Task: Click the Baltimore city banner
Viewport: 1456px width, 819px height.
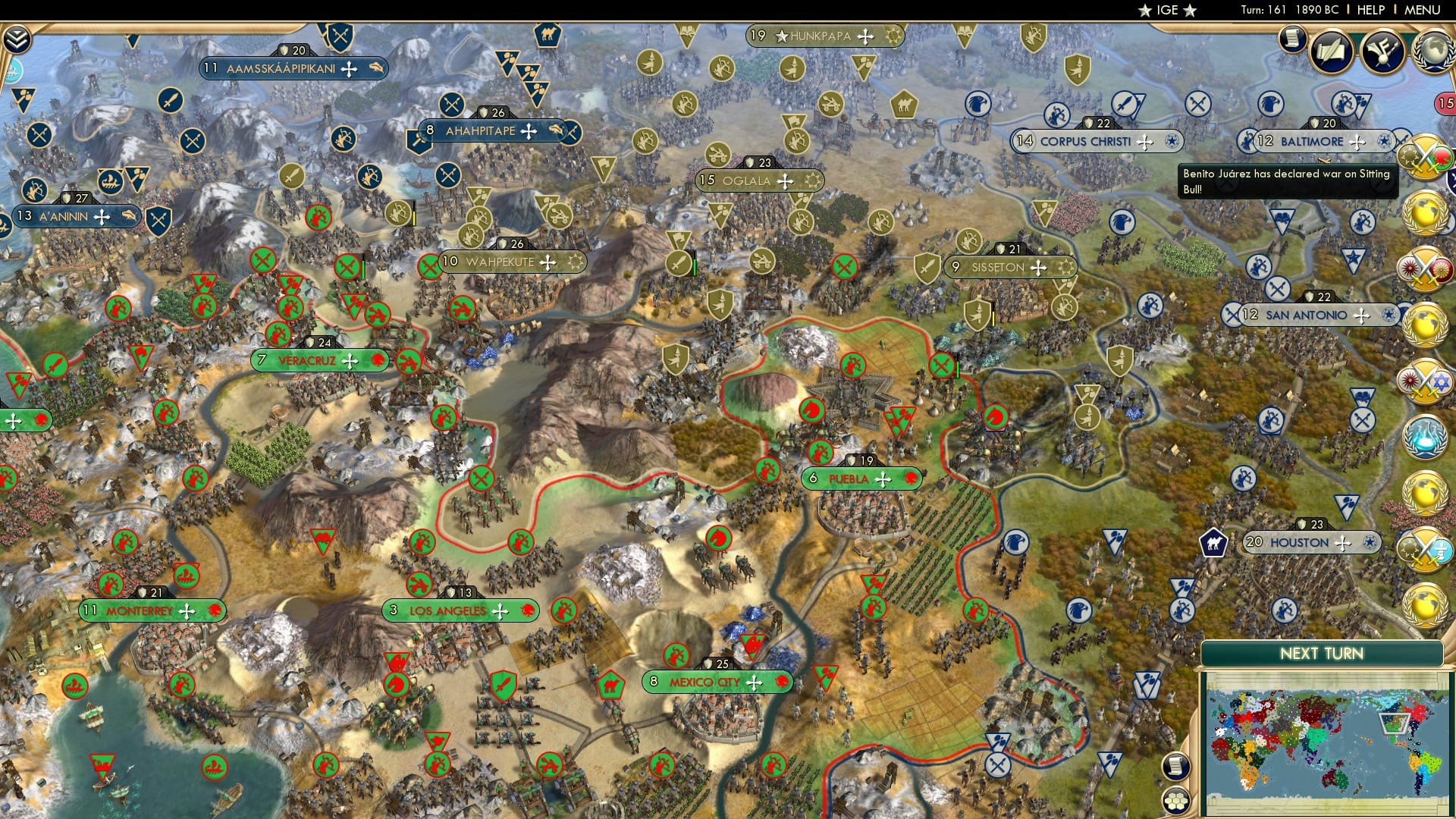Action: click(x=1320, y=141)
